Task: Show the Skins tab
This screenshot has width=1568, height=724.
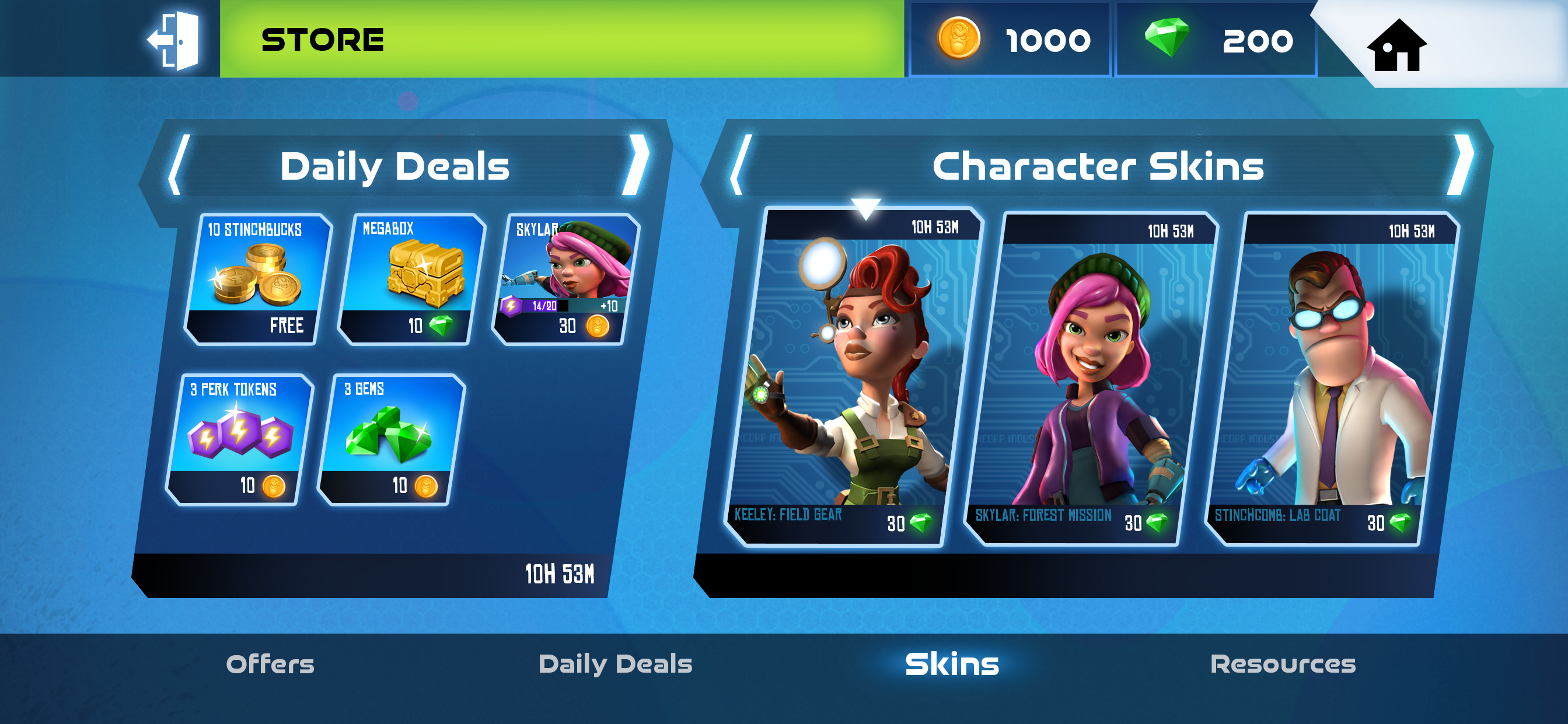Action: click(952, 664)
